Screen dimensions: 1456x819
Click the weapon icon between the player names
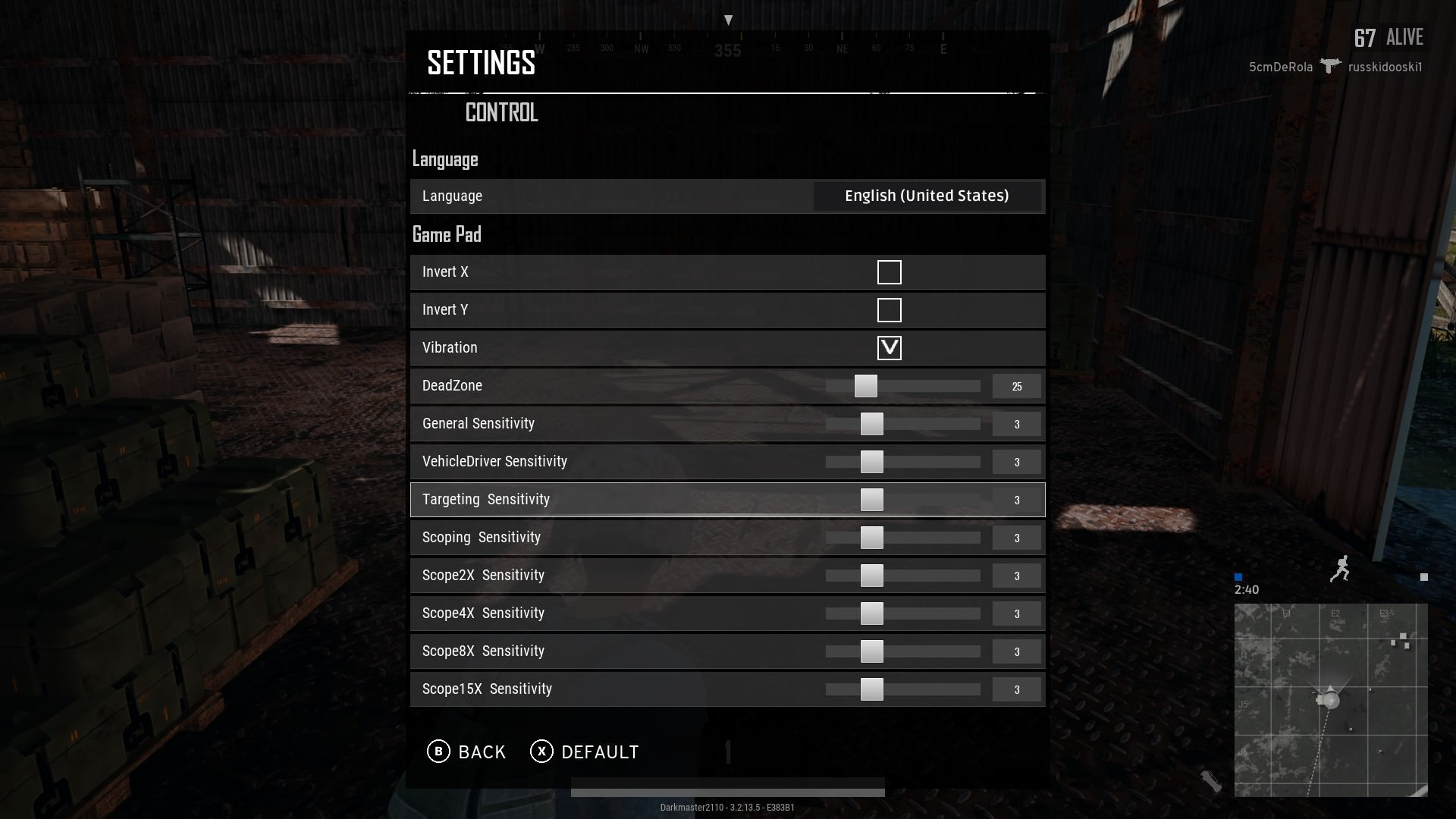coord(1329,67)
